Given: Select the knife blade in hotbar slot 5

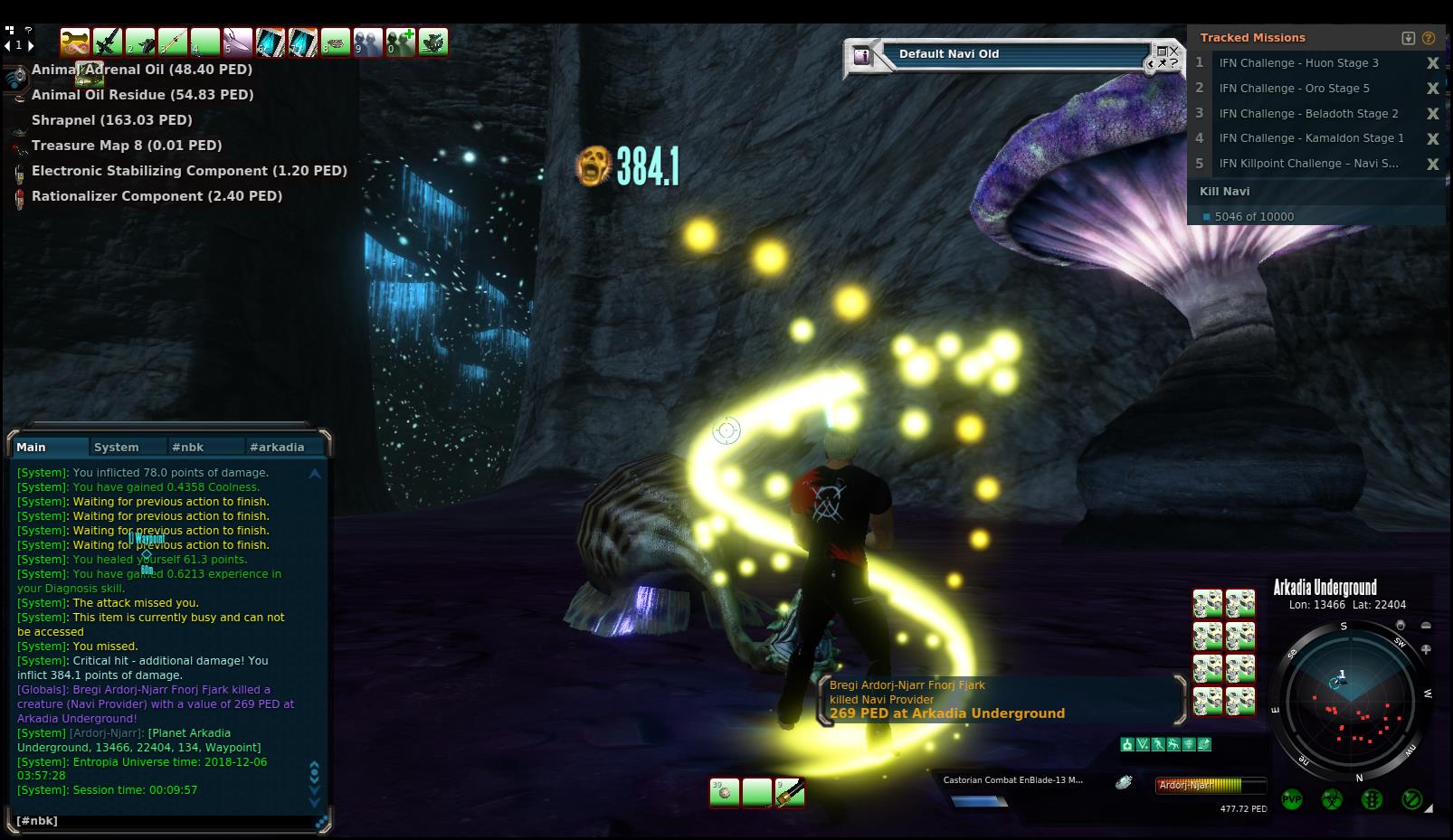Looking at the screenshot, I should (x=238, y=42).
